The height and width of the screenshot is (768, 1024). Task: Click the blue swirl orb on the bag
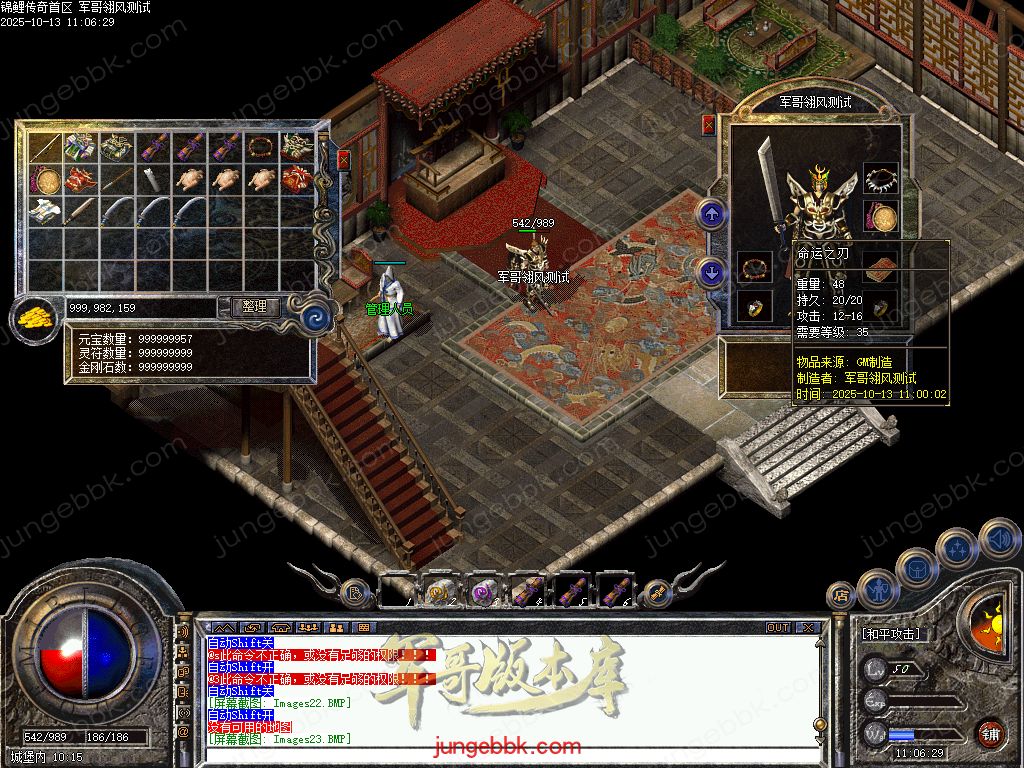318,318
